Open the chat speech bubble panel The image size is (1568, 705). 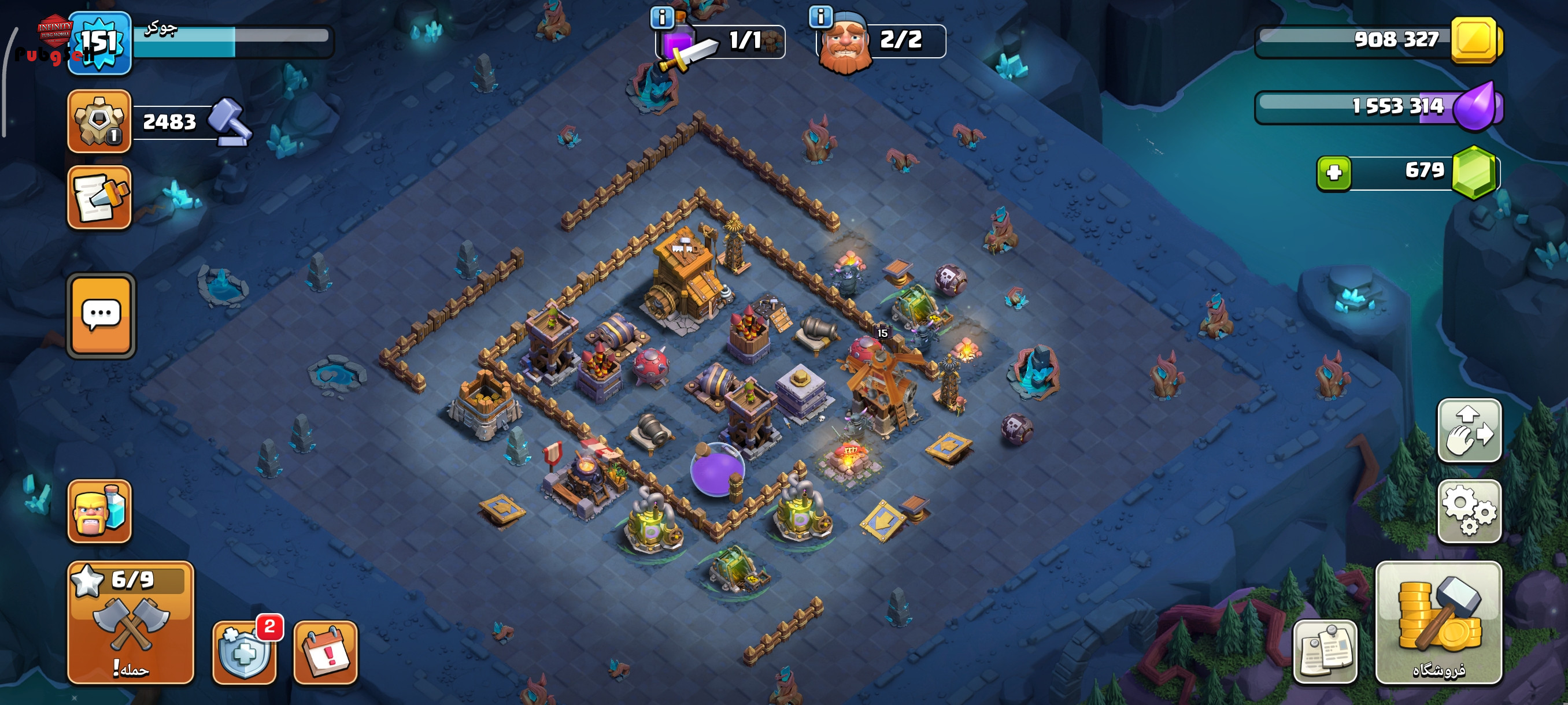click(x=101, y=315)
